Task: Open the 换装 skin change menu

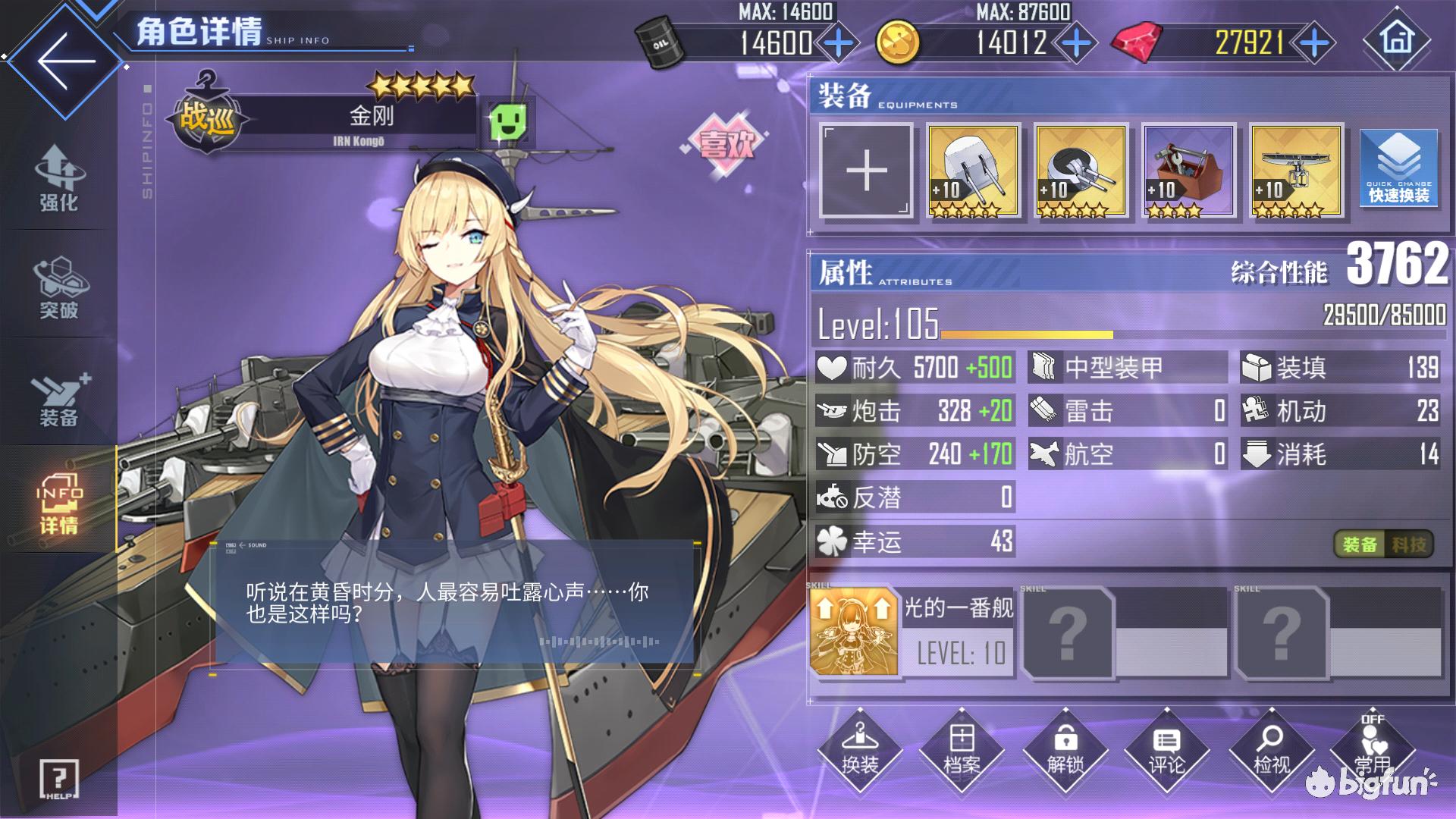Action: (859, 751)
